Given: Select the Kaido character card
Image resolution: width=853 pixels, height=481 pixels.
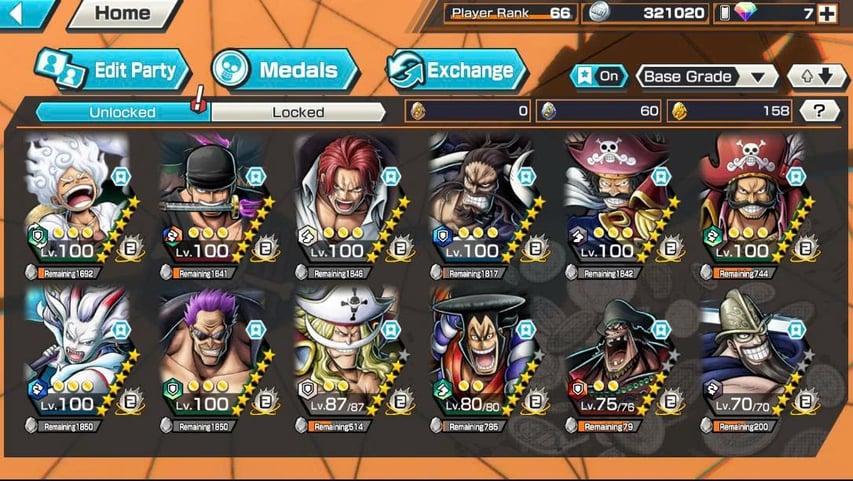Looking at the screenshot, I should [x=482, y=200].
